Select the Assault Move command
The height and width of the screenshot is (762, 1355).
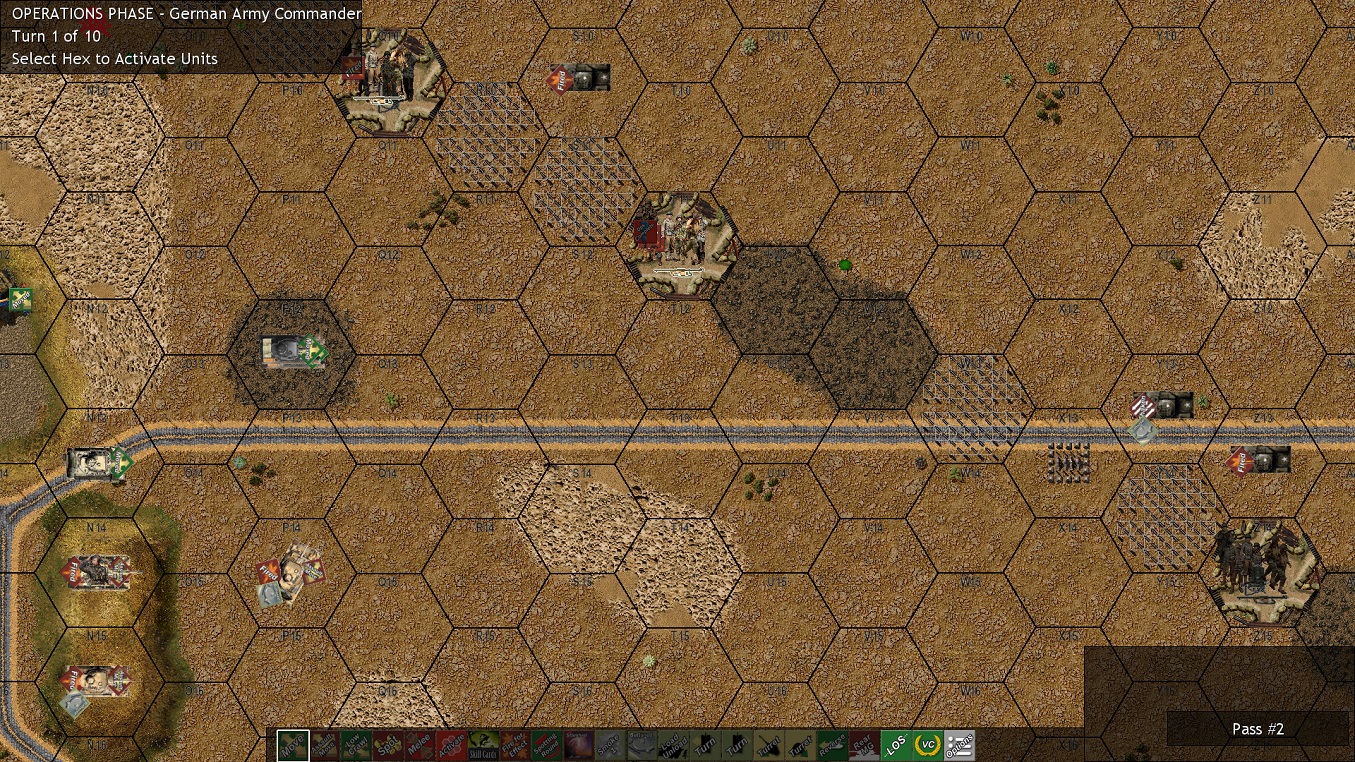pyautogui.click(x=325, y=745)
